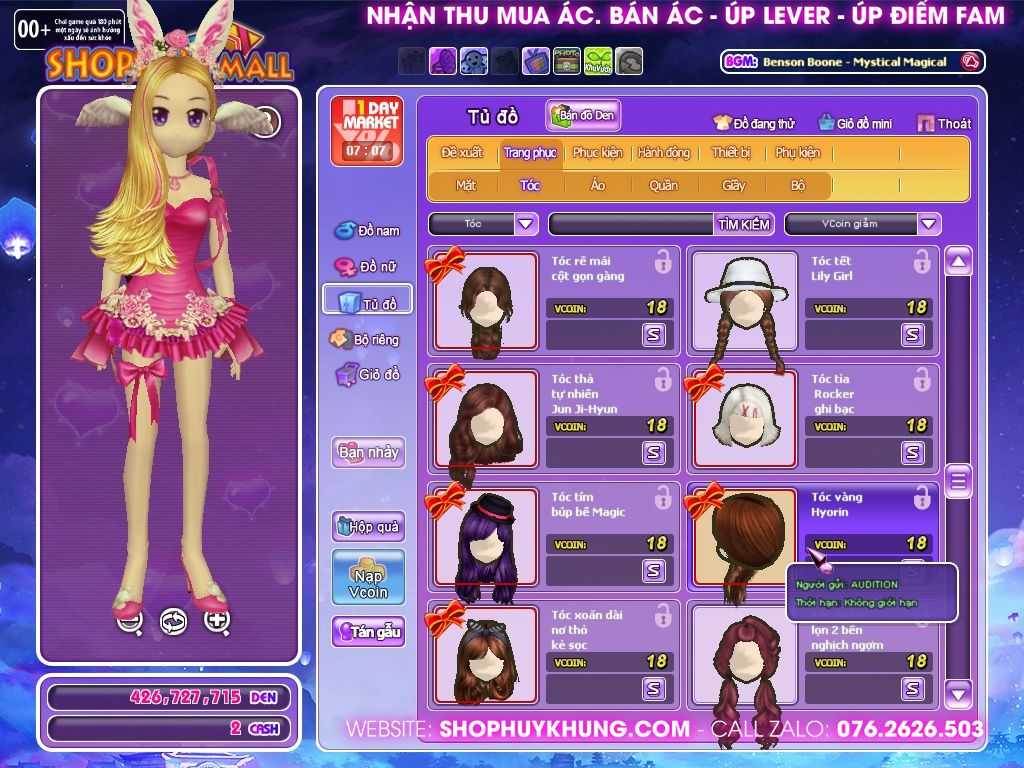Image resolution: width=1024 pixels, height=768 pixels.
Task: Zoom in on the character preview
Action: click(217, 621)
